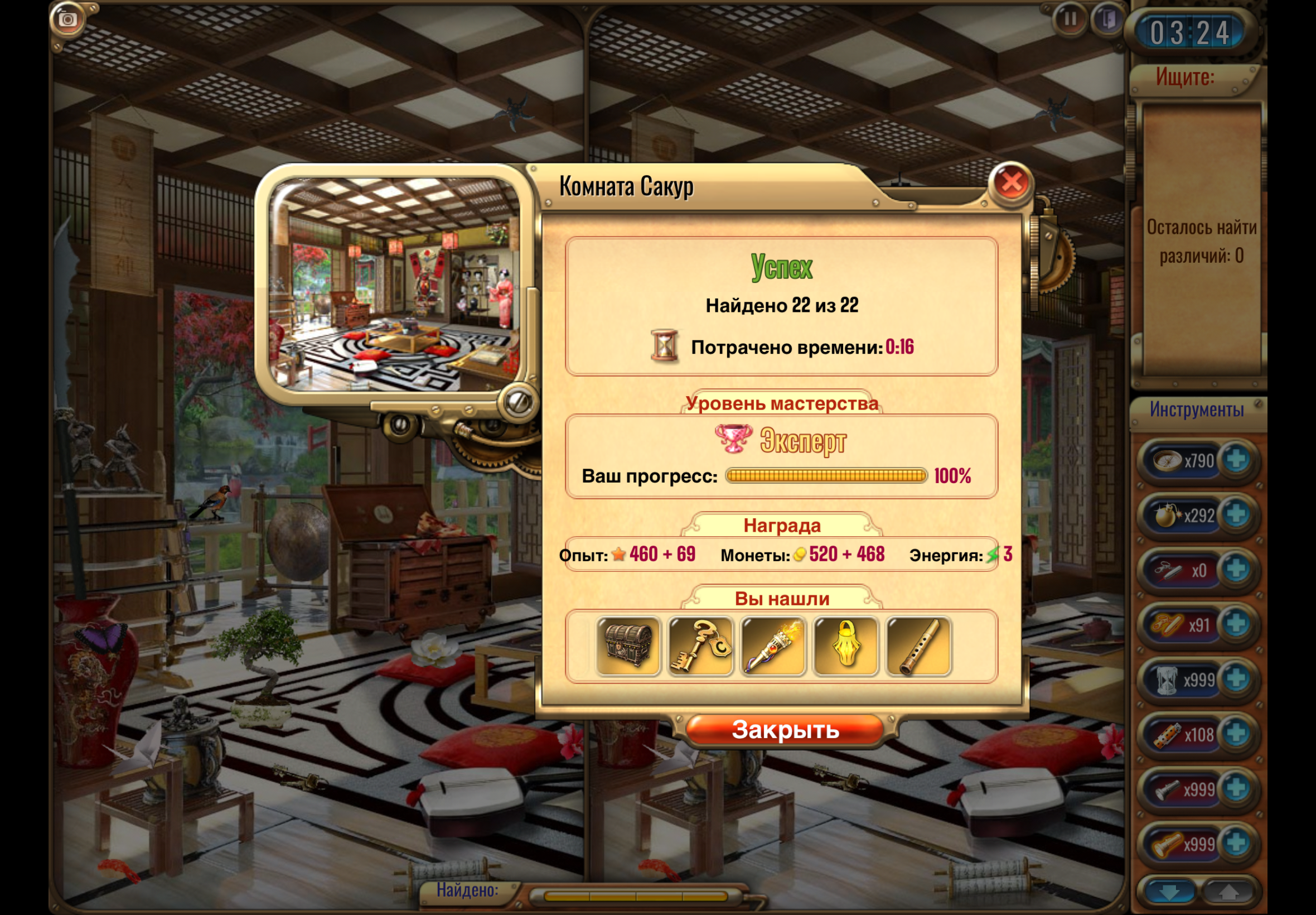Buy more compasses with the plus button

click(1236, 460)
